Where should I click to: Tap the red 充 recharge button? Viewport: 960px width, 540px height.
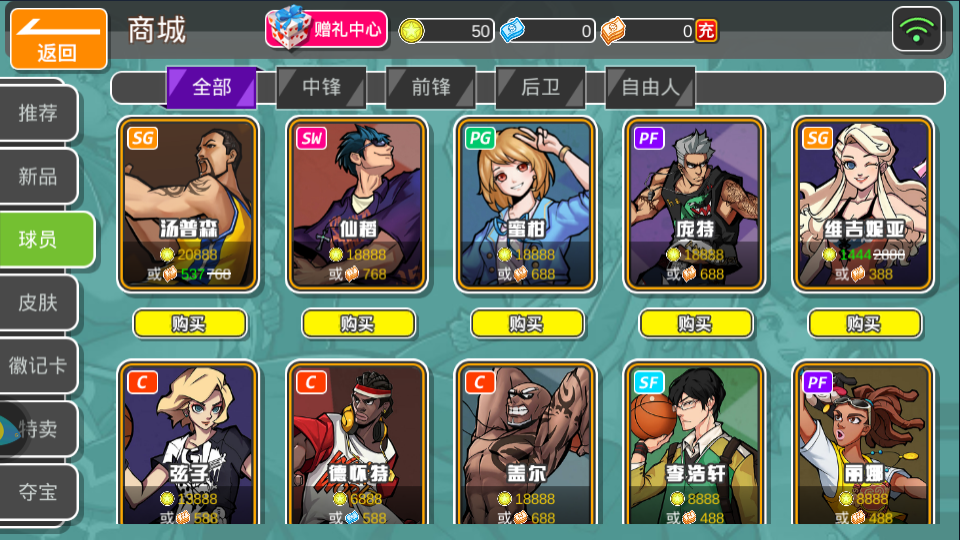706,31
